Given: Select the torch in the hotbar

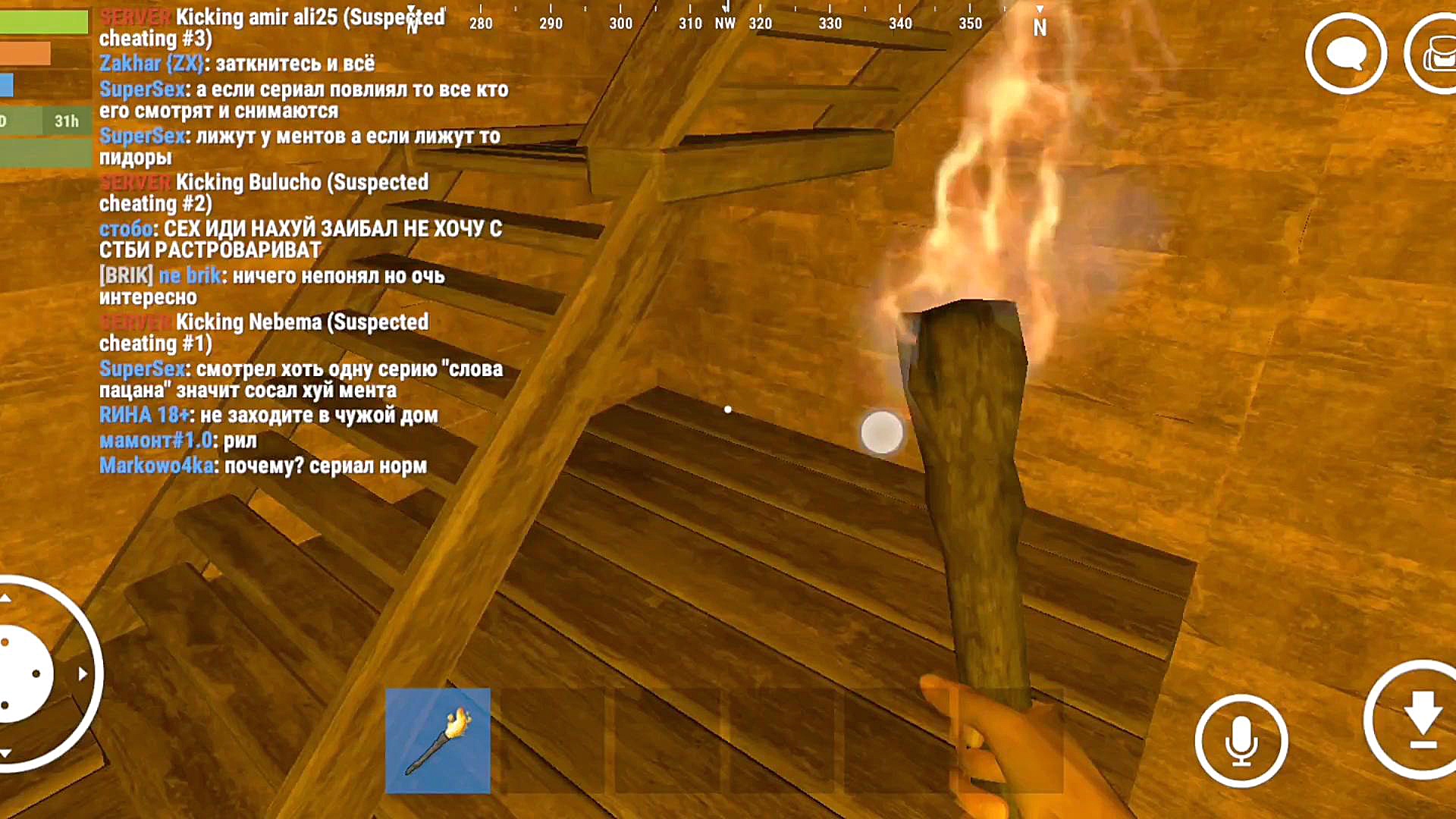Looking at the screenshot, I should point(440,739).
